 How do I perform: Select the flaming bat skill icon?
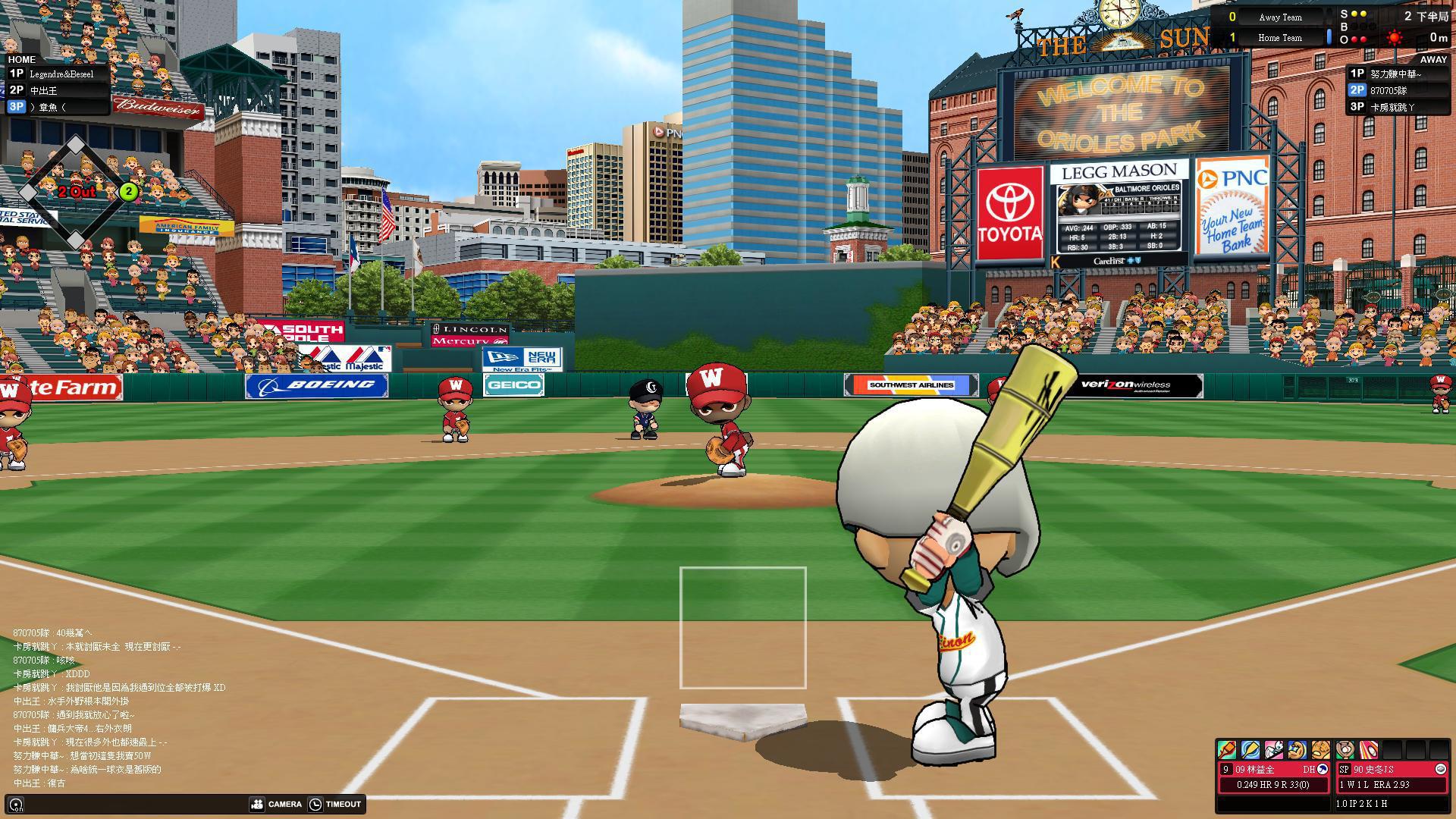[x=1227, y=750]
